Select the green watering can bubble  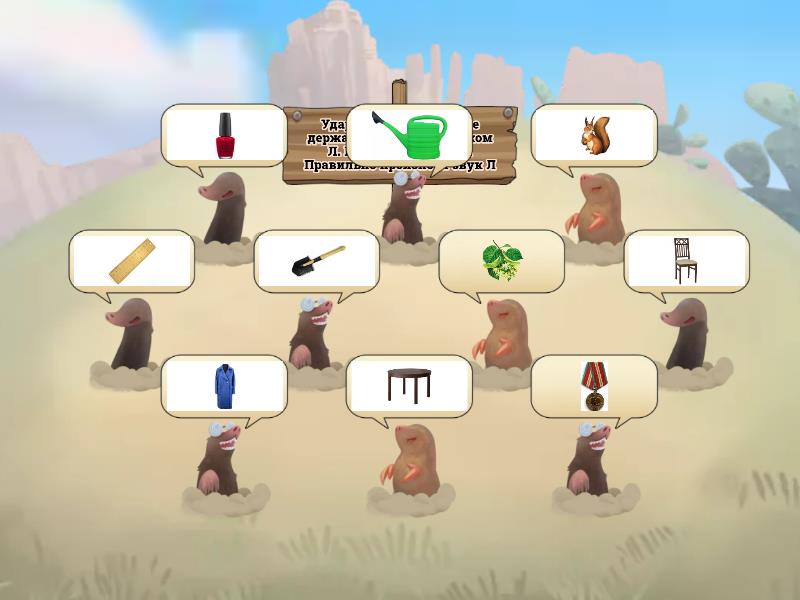click(409, 135)
